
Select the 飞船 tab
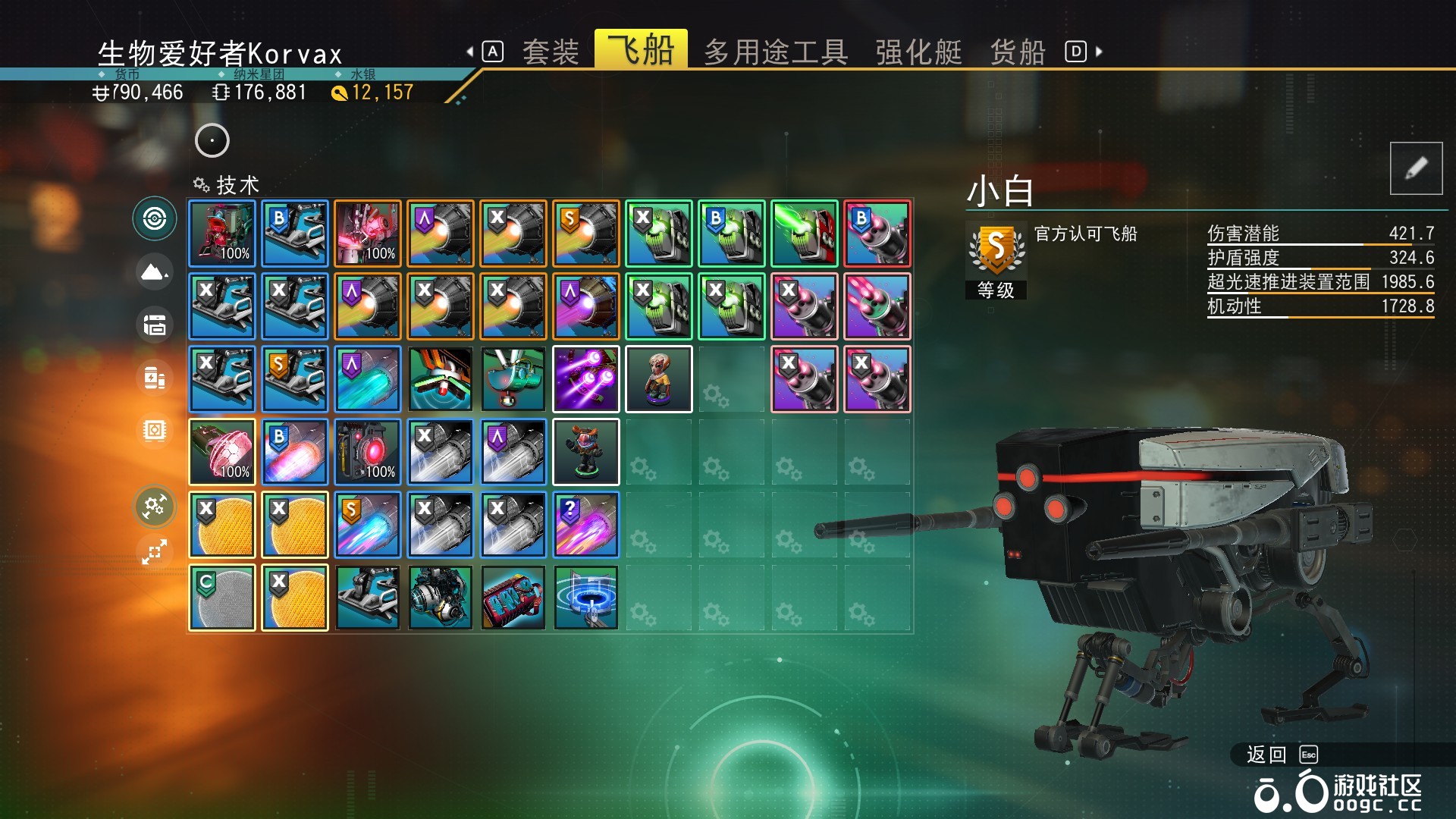pyautogui.click(x=641, y=50)
